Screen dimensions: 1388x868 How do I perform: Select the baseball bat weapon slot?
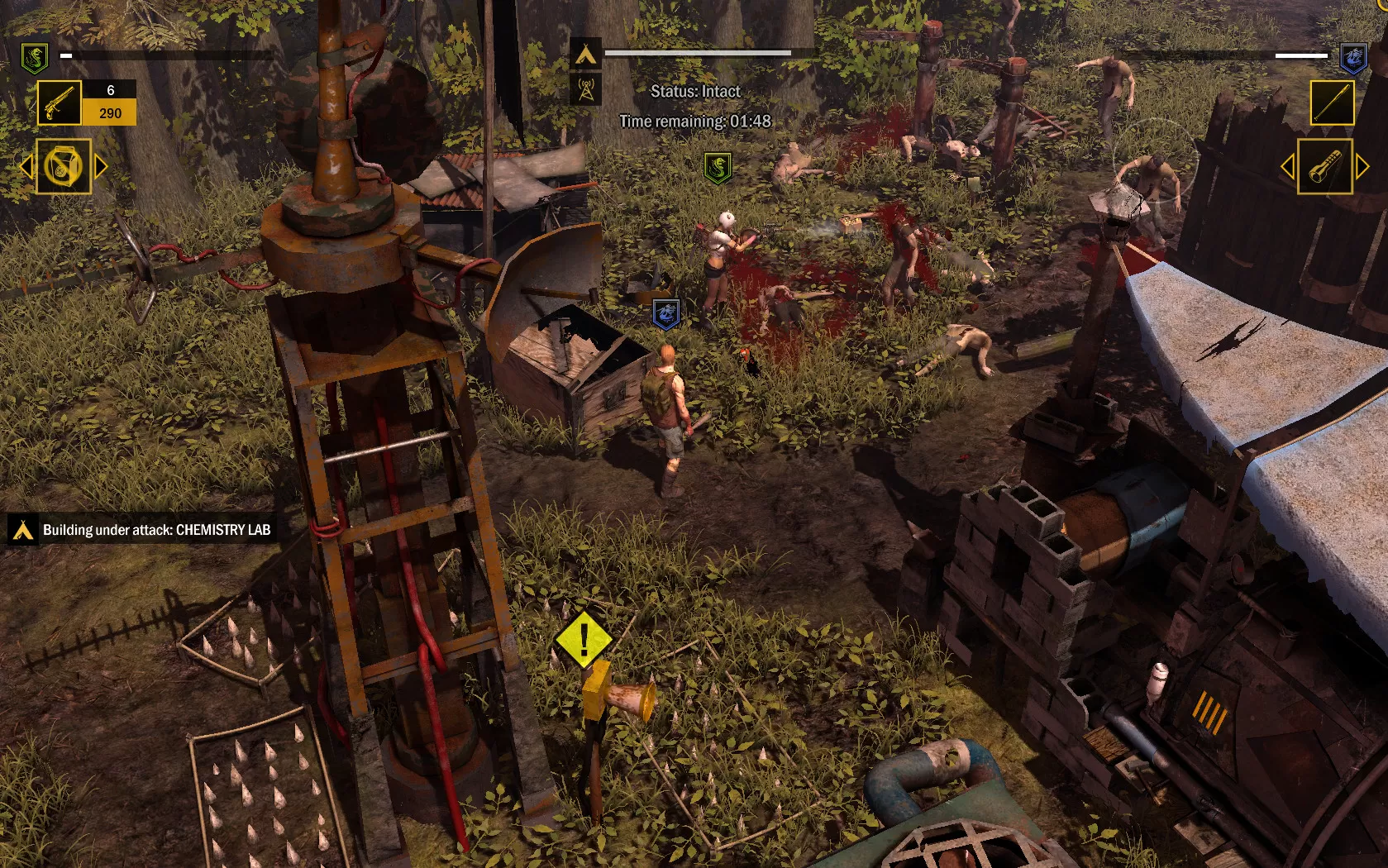pyautogui.click(x=1332, y=103)
